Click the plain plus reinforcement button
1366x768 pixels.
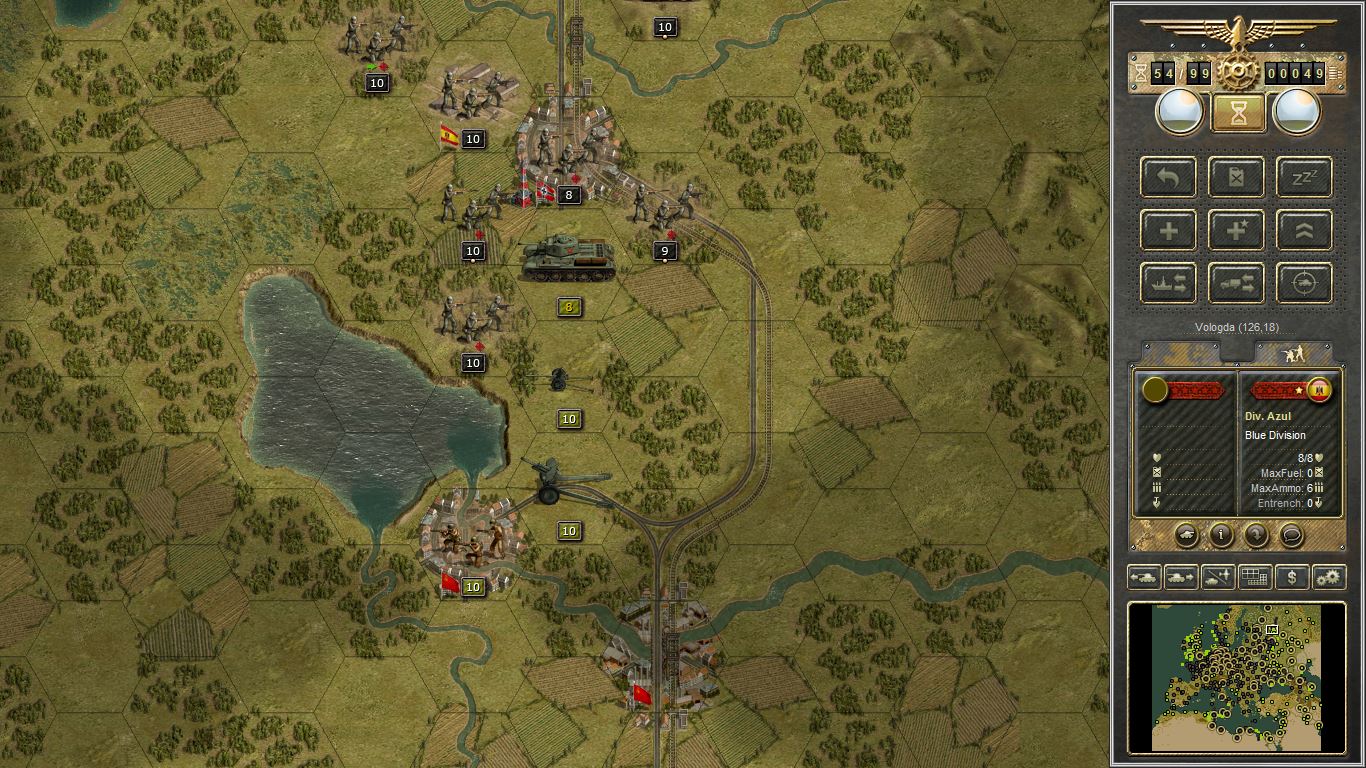[1169, 231]
